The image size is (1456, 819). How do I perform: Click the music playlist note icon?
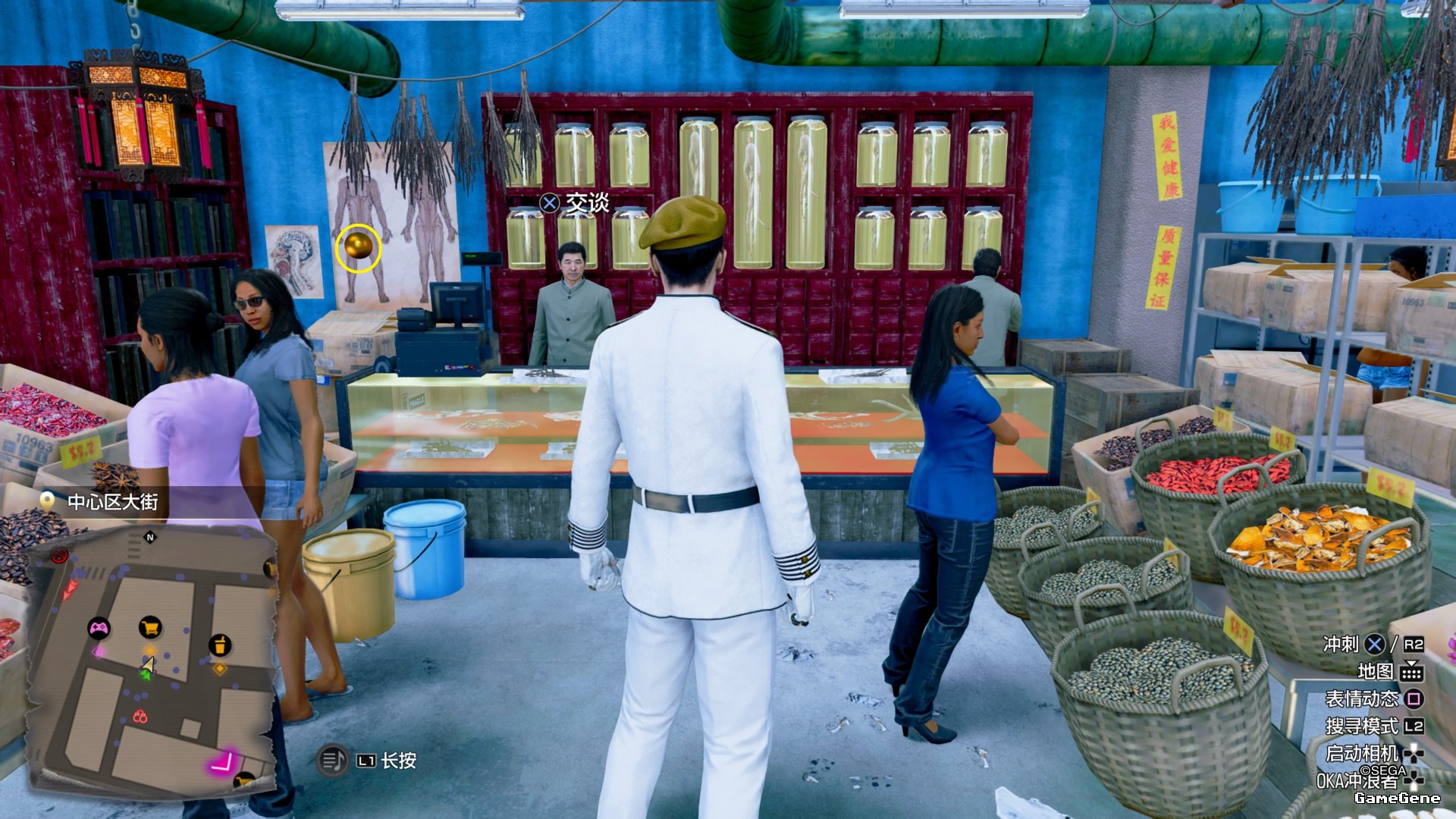point(332,760)
